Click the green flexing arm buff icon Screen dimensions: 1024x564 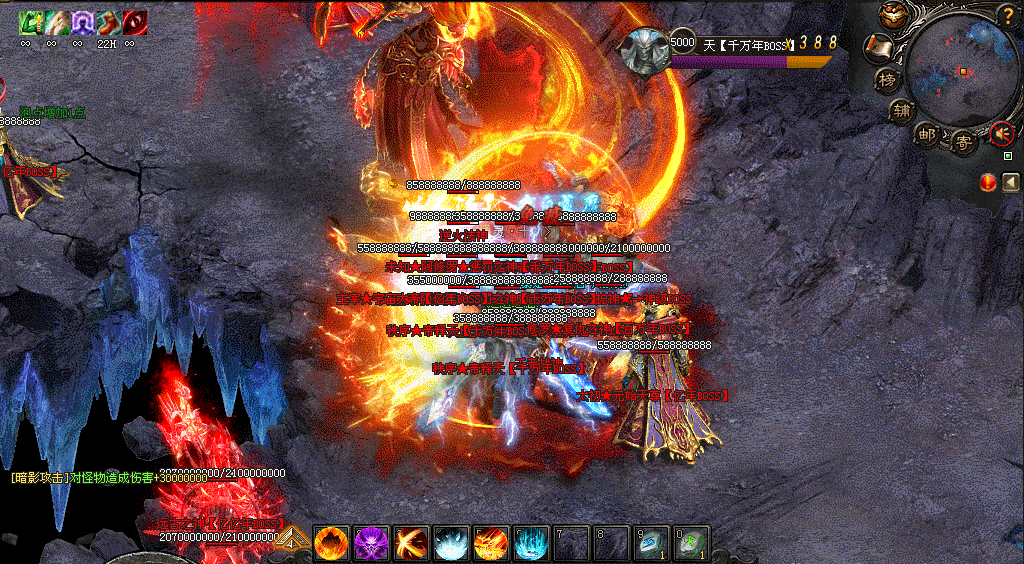pyautogui.click(x=29, y=21)
